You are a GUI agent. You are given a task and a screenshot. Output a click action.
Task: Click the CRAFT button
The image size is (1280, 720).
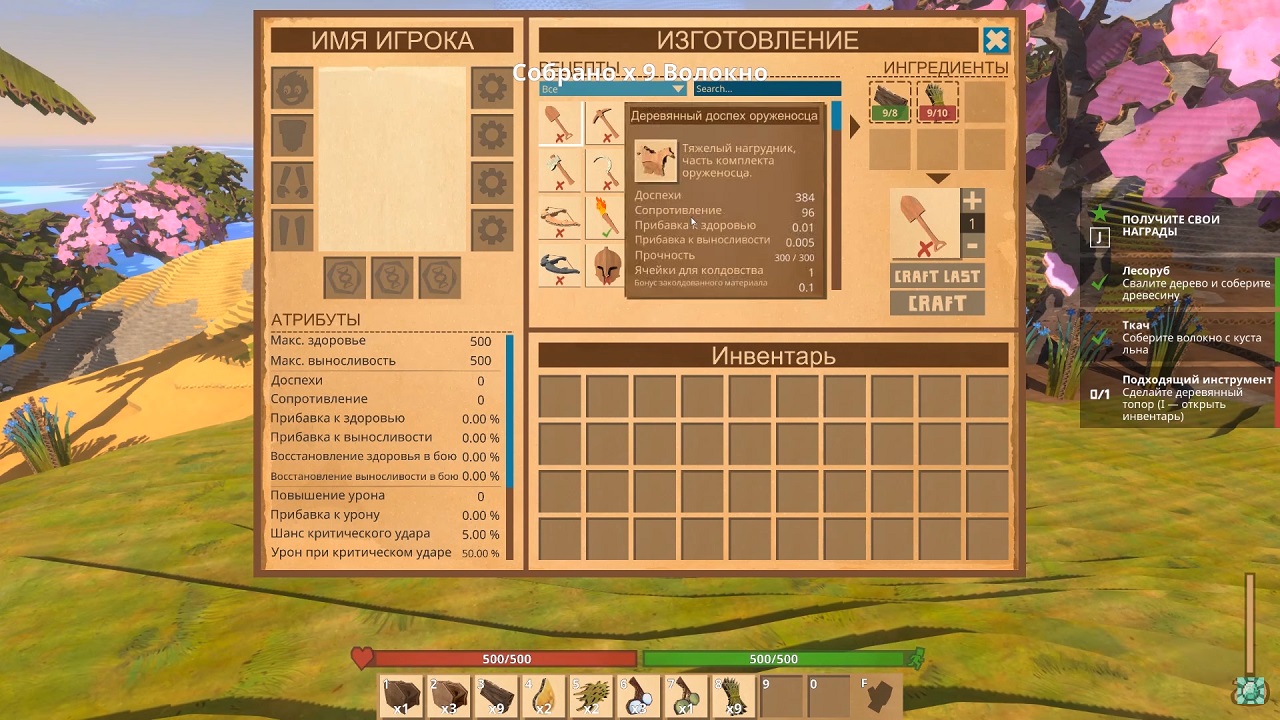pos(937,303)
